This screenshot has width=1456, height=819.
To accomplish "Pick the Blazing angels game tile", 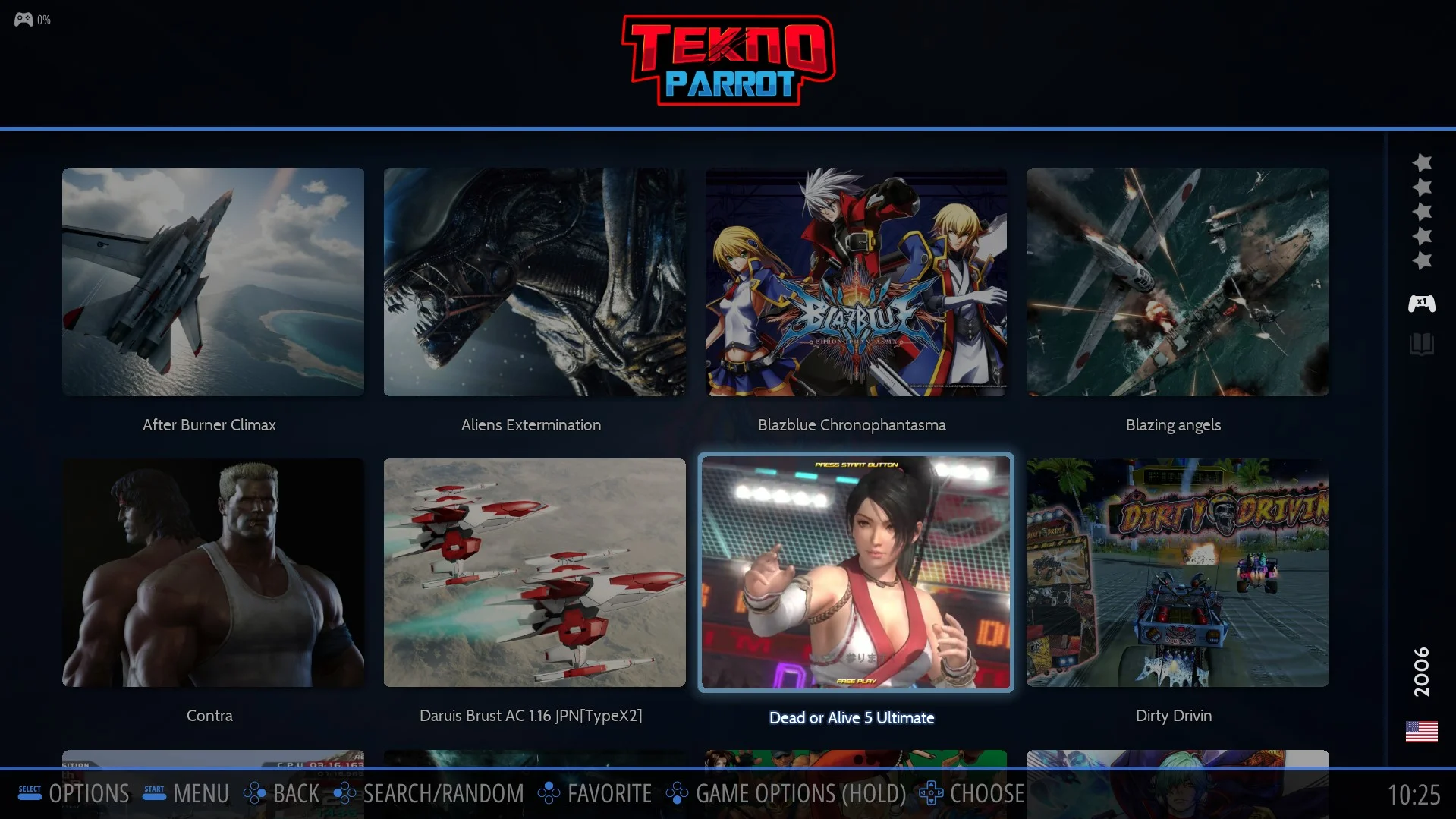I will (1177, 282).
